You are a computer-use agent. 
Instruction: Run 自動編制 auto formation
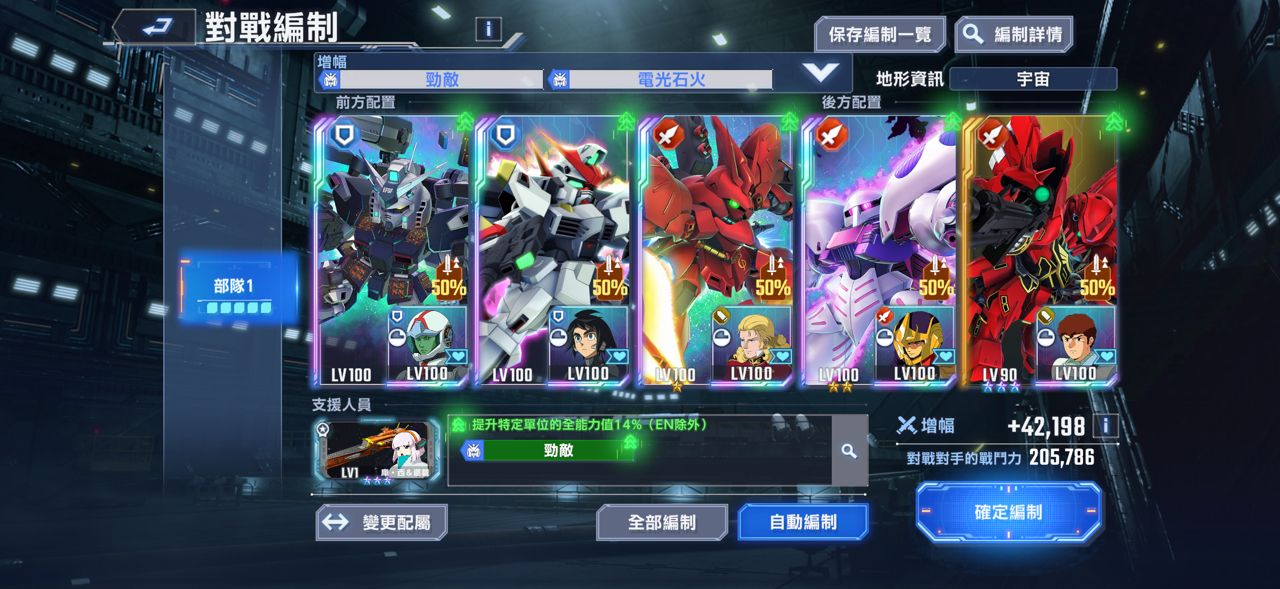[802, 522]
